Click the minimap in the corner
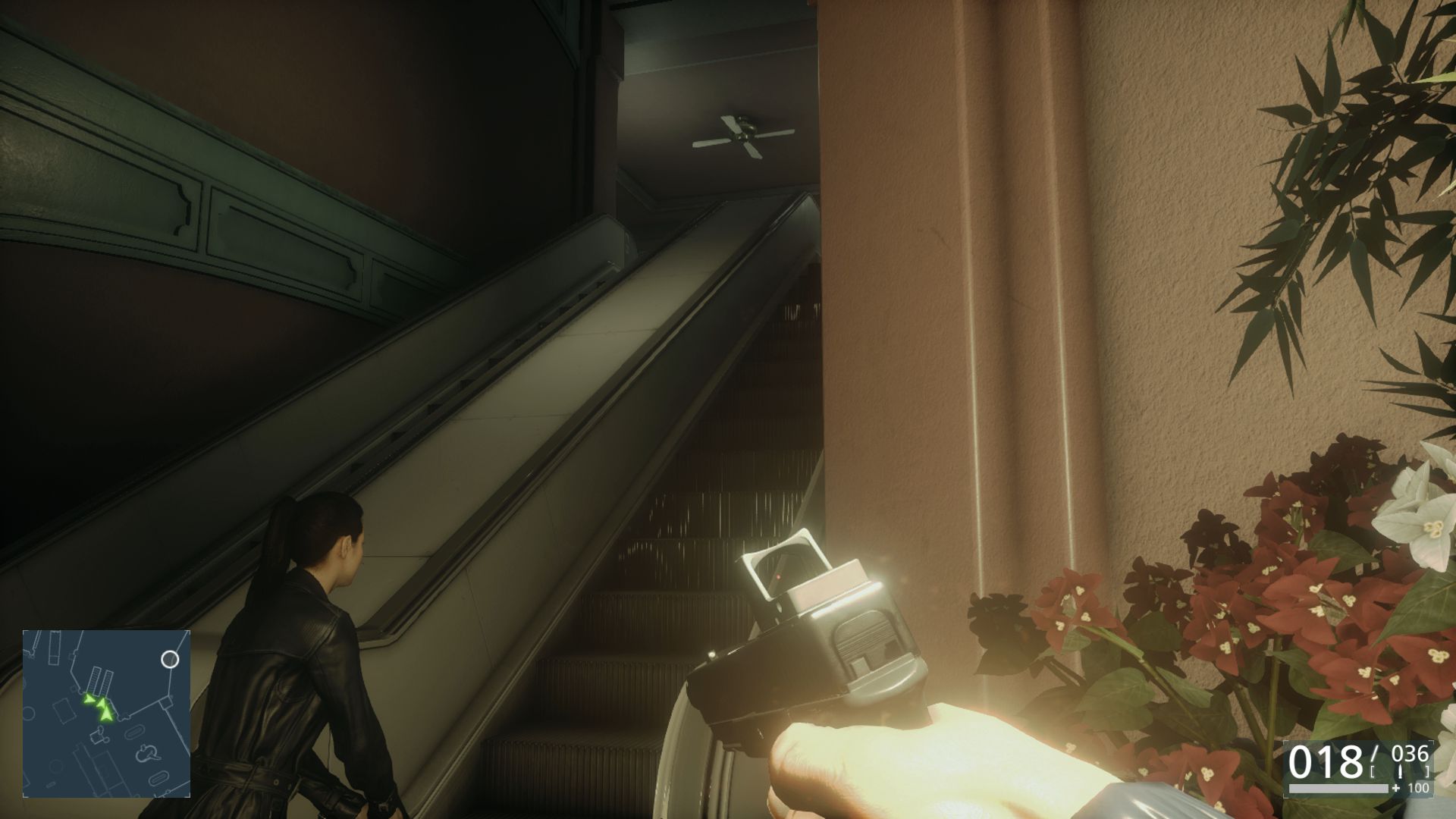The width and height of the screenshot is (1456, 819). [x=106, y=713]
